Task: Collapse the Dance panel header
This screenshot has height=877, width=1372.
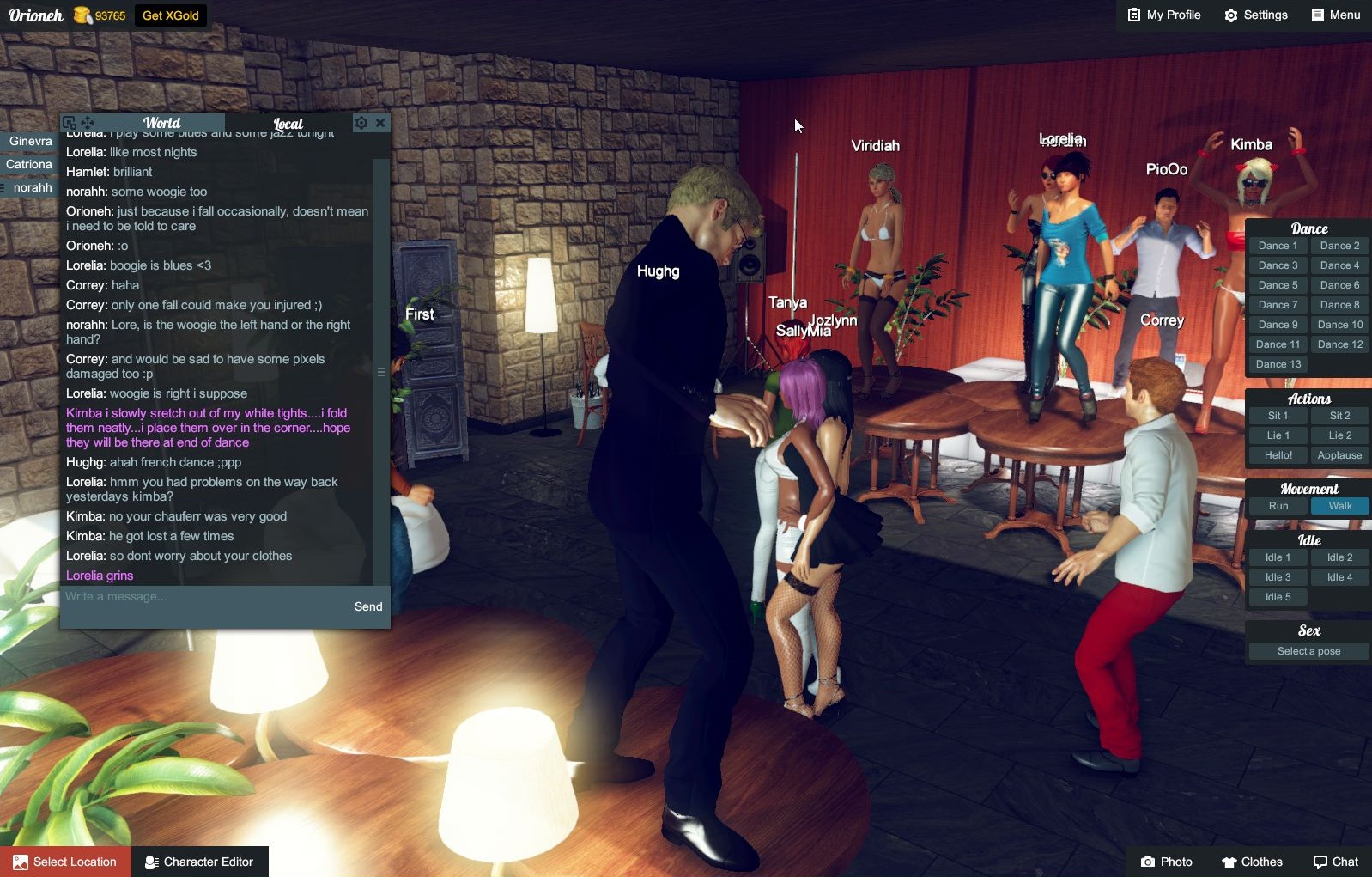Action: [1308, 228]
